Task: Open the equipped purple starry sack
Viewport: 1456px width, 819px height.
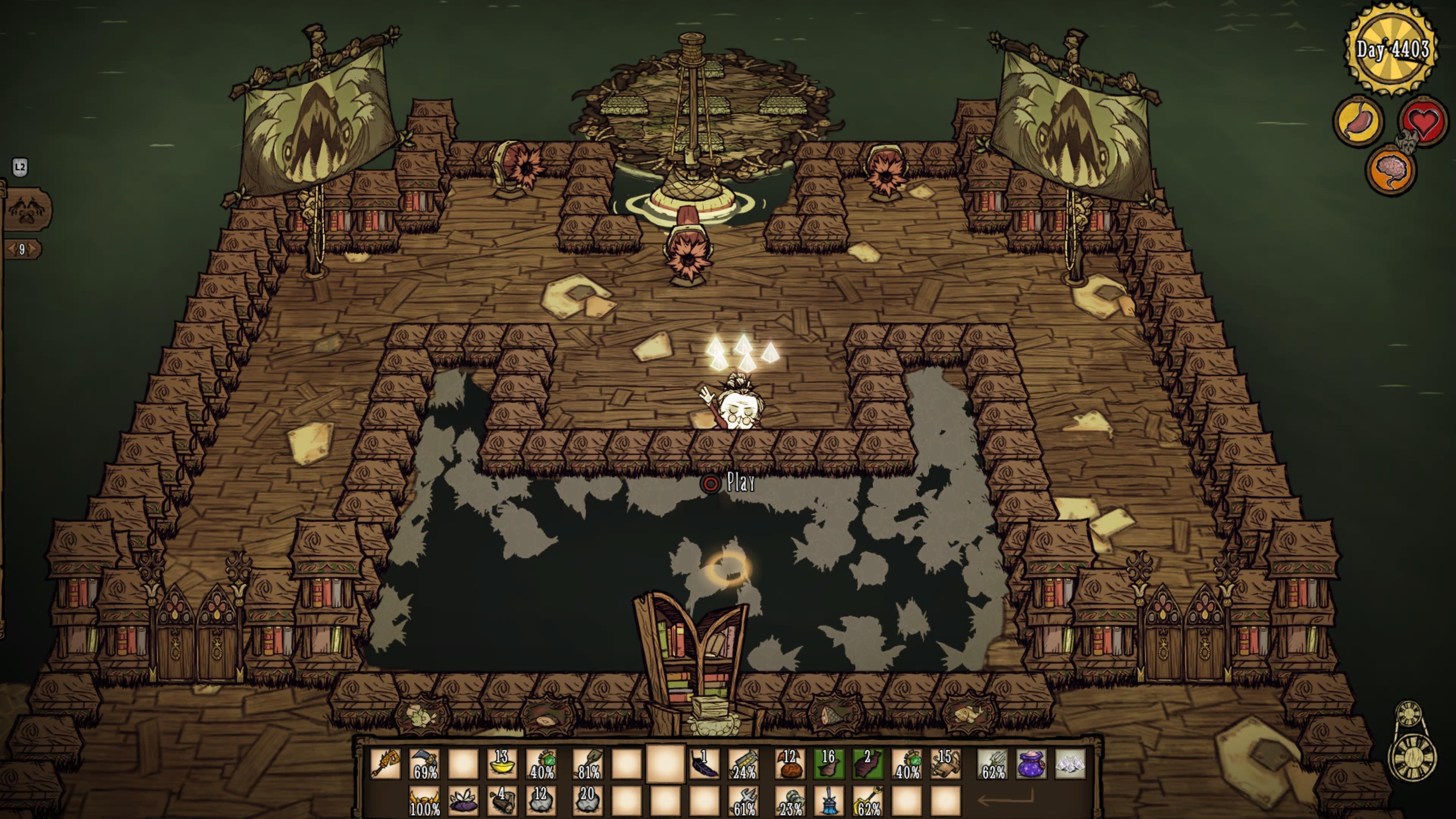Action: (1031, 764)
